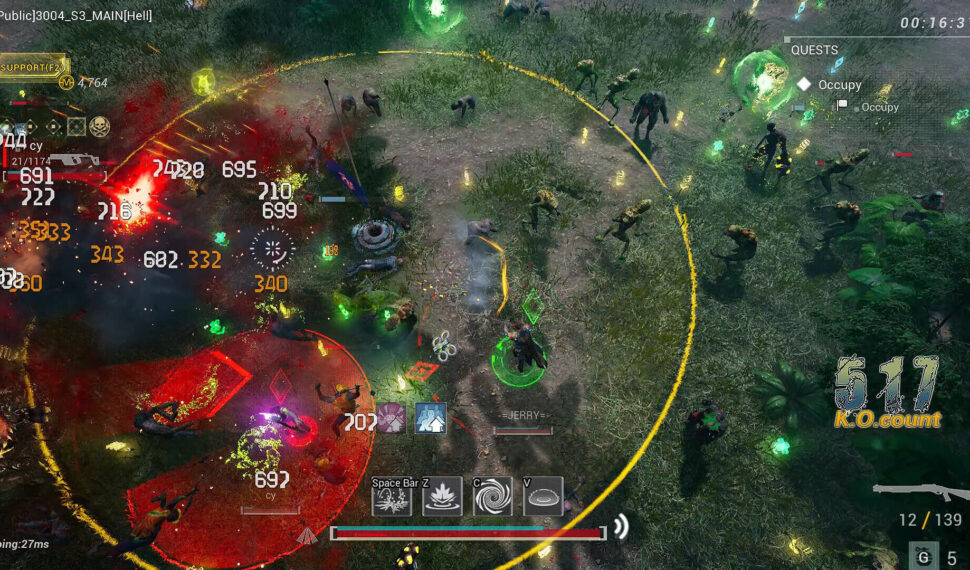970x570 pixels.
Task: Click the gold coin currency icon
Action: [68, 83]
